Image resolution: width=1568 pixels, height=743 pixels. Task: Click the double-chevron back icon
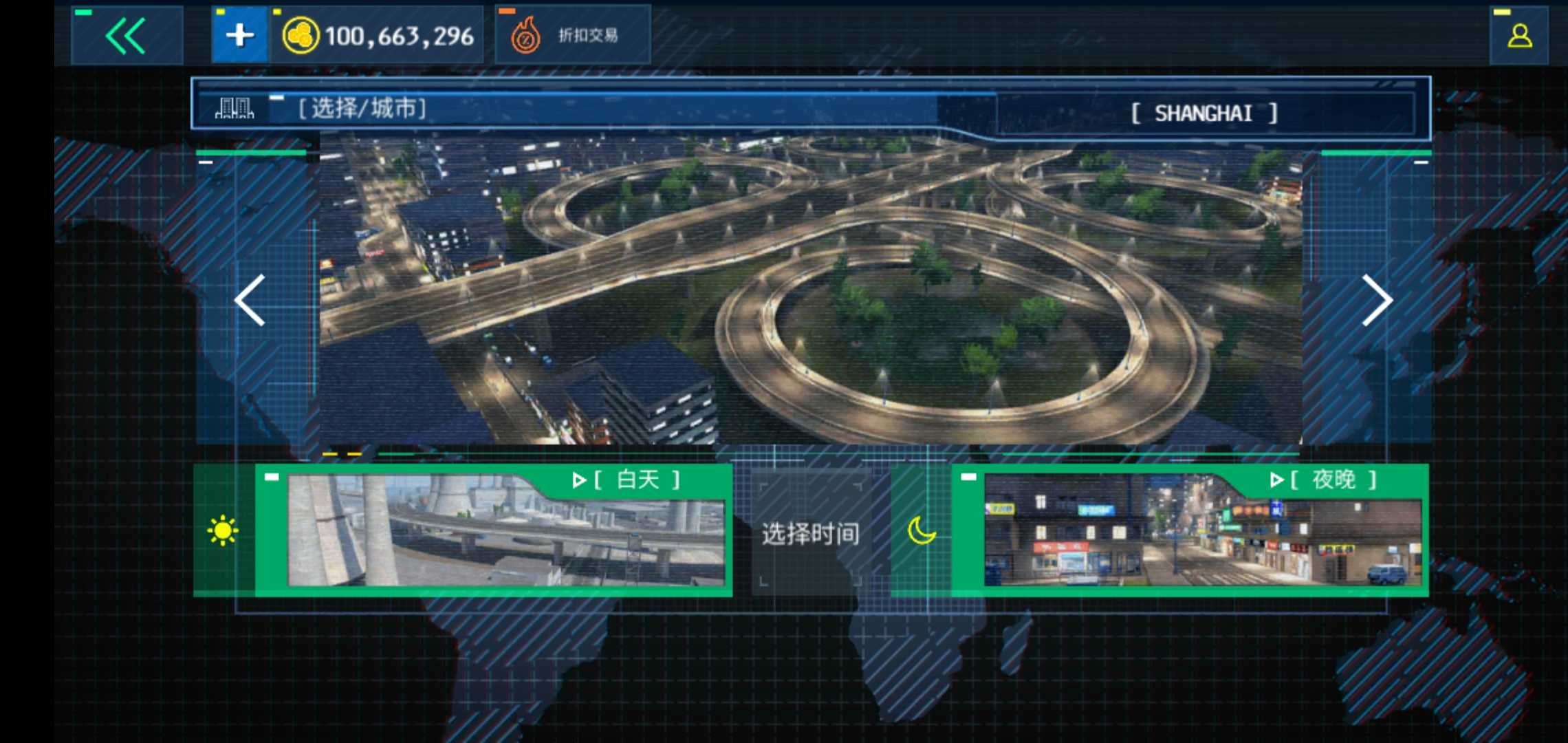click(x=126, y=36)
